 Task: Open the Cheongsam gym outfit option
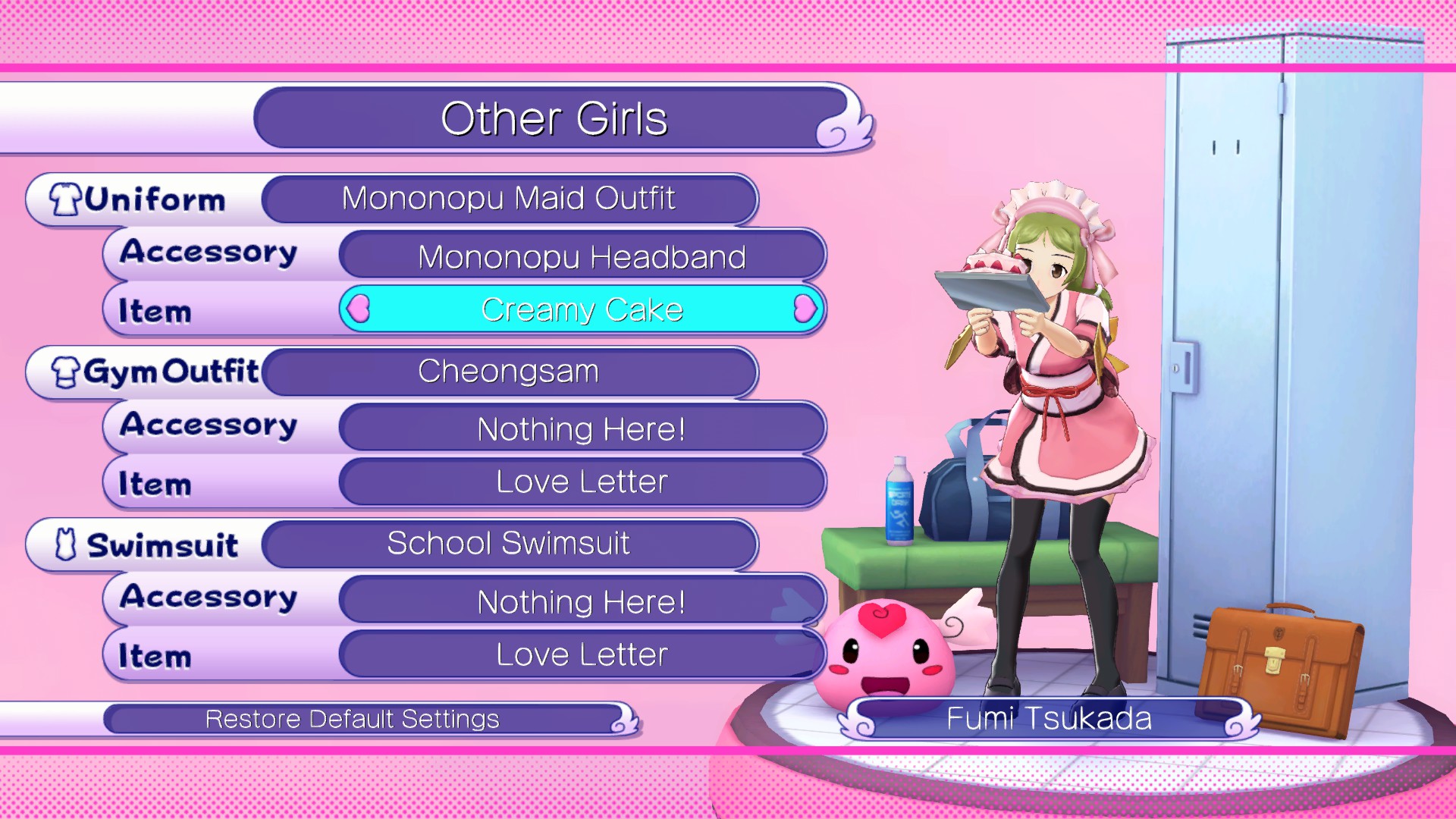pyautogui.click(x=508, y=372)
